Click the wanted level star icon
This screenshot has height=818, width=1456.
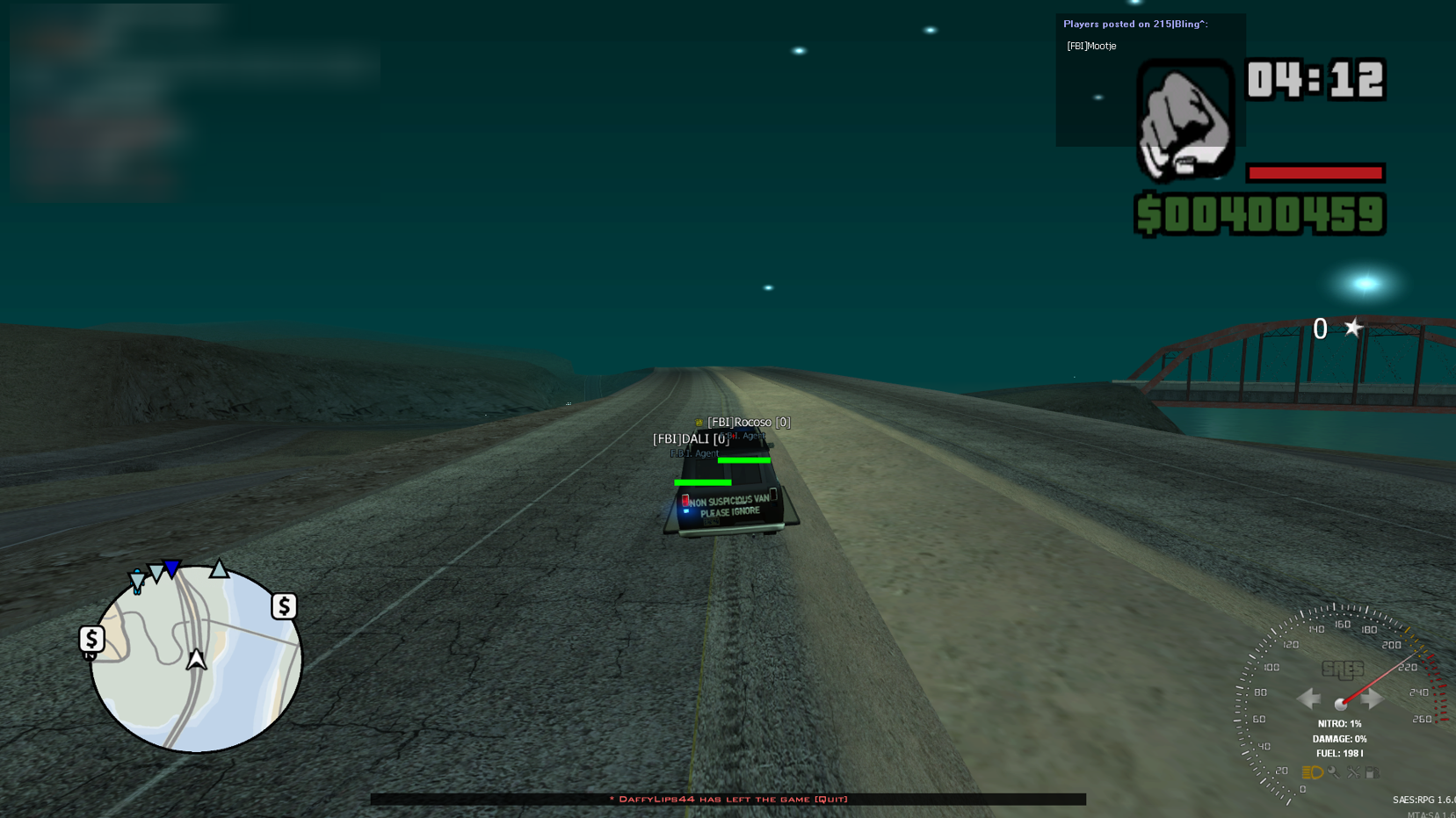(1353, 328)
